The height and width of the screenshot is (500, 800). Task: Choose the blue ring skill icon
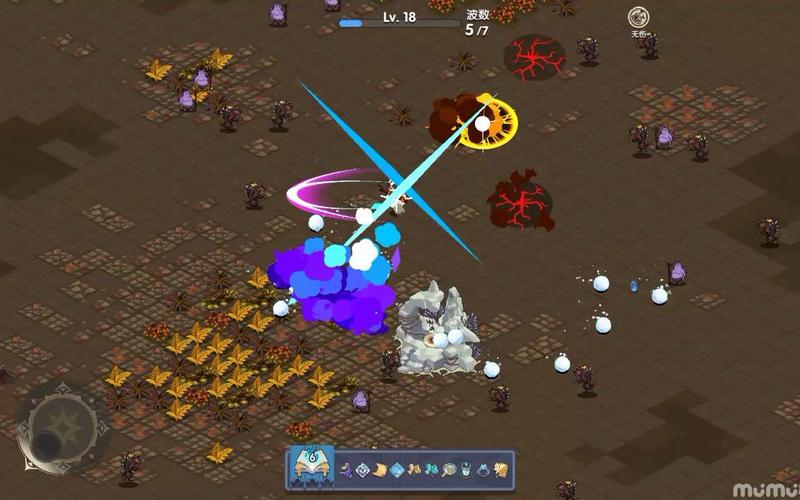[x=481, y=470]
